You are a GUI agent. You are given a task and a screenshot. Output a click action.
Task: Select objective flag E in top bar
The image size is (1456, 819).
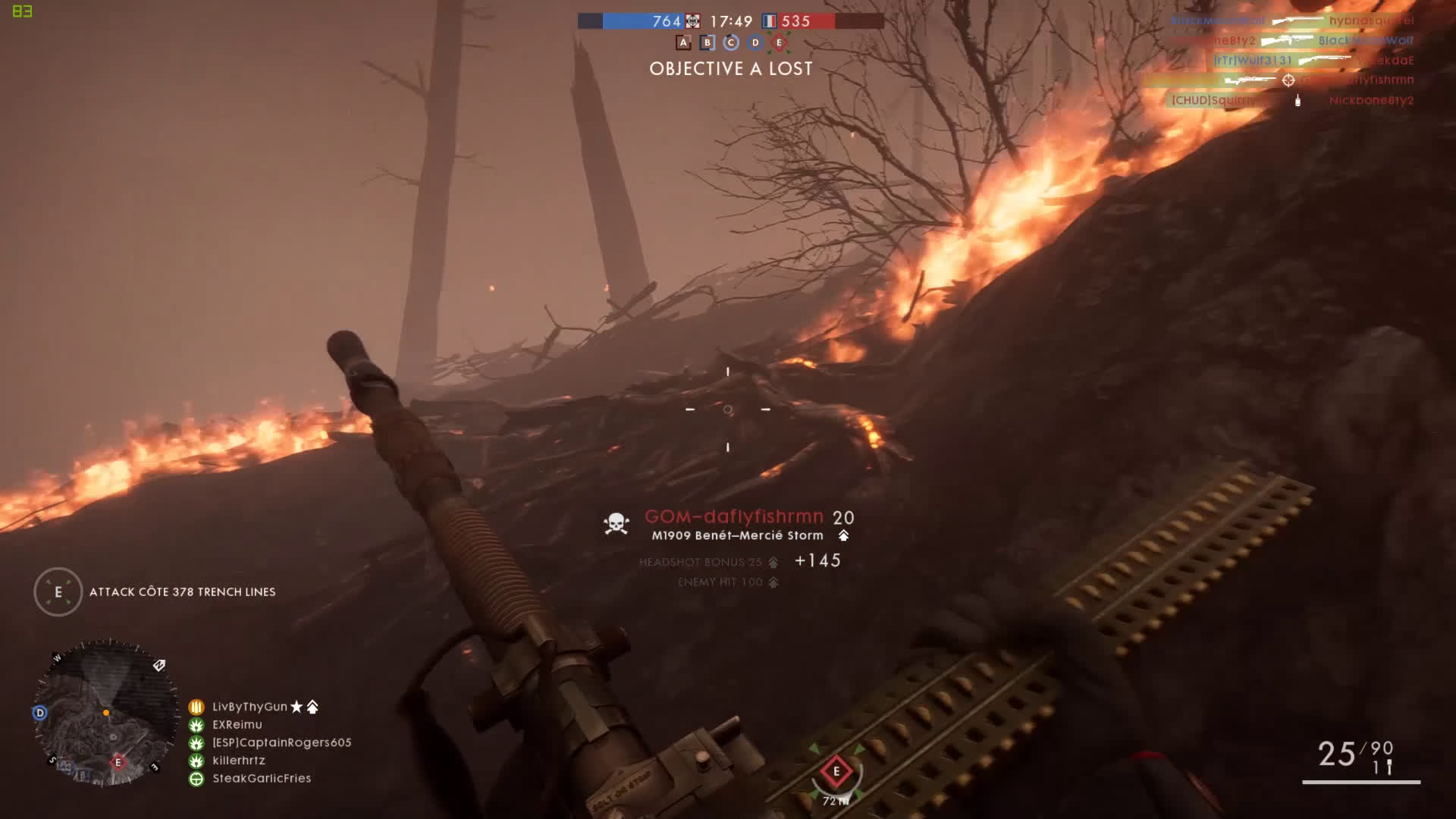[778, 42]
